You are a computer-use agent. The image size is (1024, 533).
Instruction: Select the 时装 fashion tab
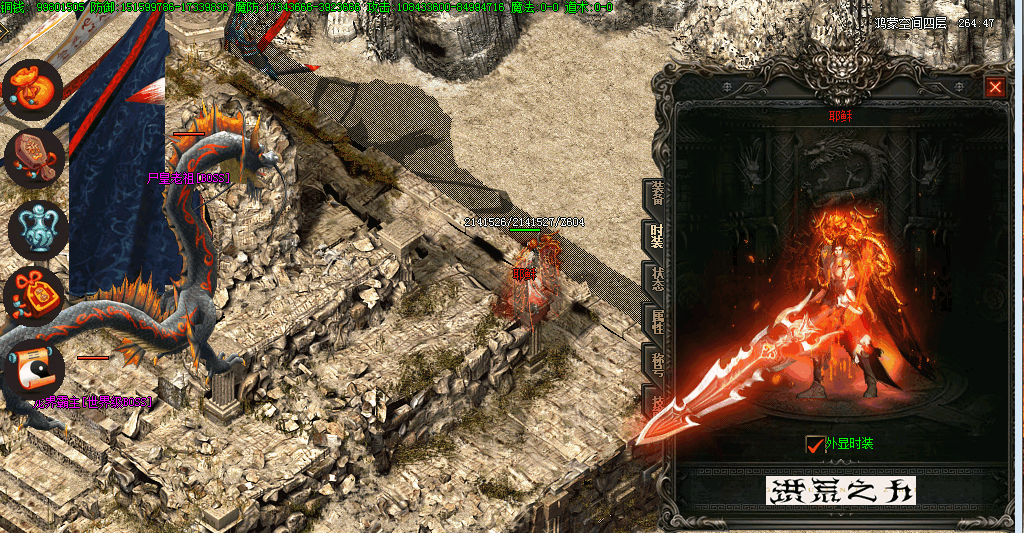pyautogui.click(x=656, y=237)
